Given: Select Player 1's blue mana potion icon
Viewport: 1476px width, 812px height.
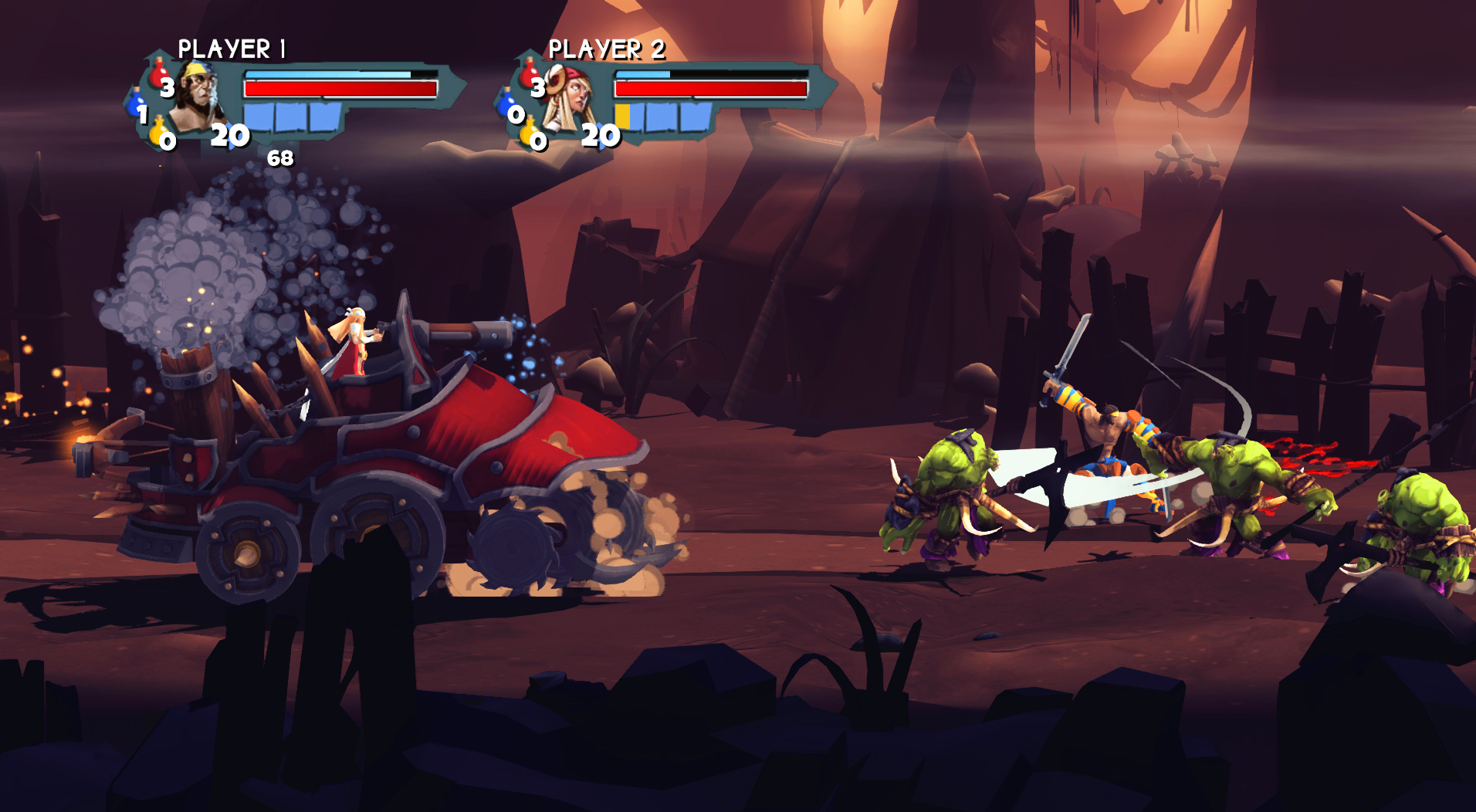Looking at the screenshot, I should pyautogui.click(x=137, y=103).
